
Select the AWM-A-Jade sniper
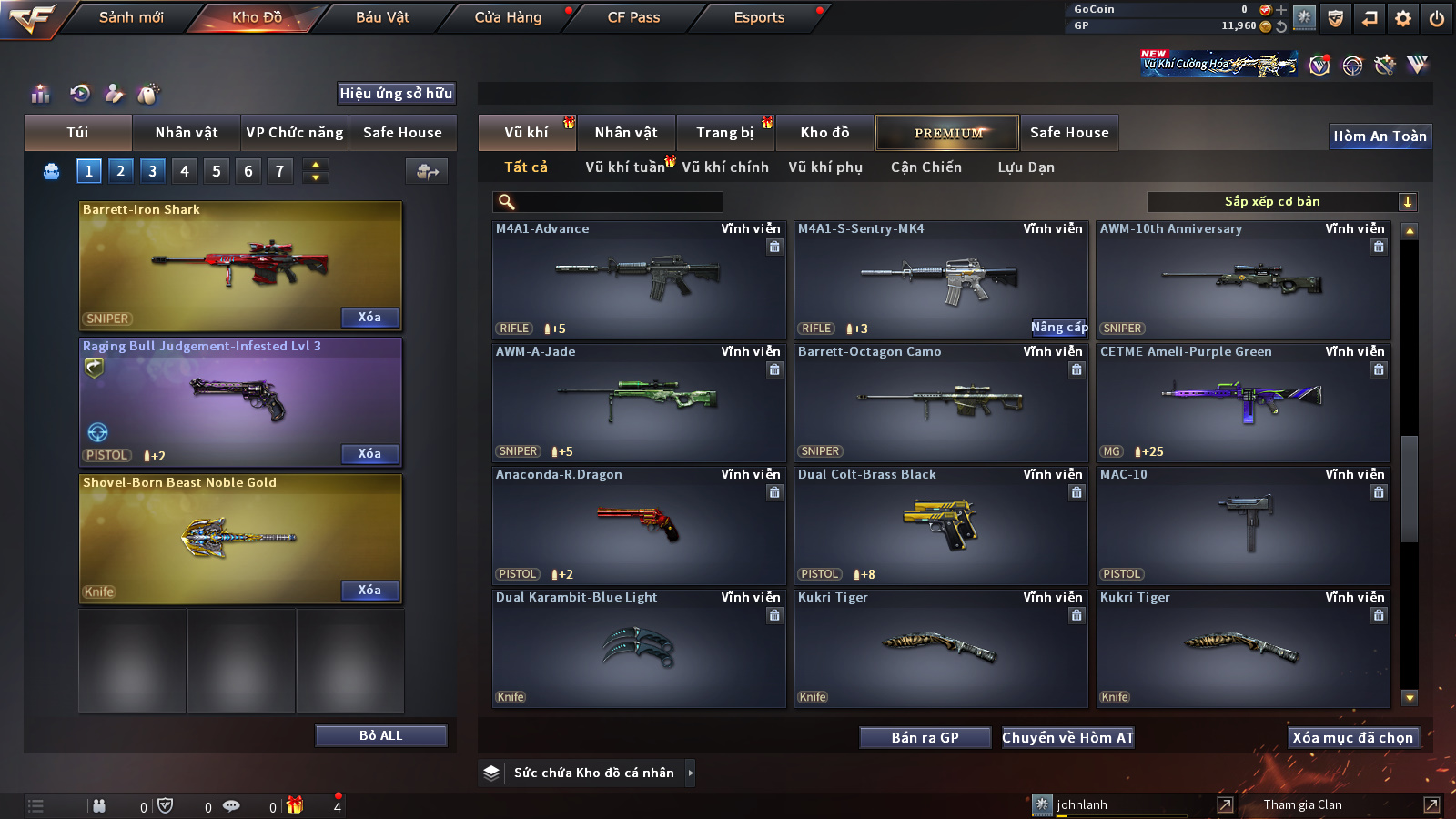click(x=638, y=402)
